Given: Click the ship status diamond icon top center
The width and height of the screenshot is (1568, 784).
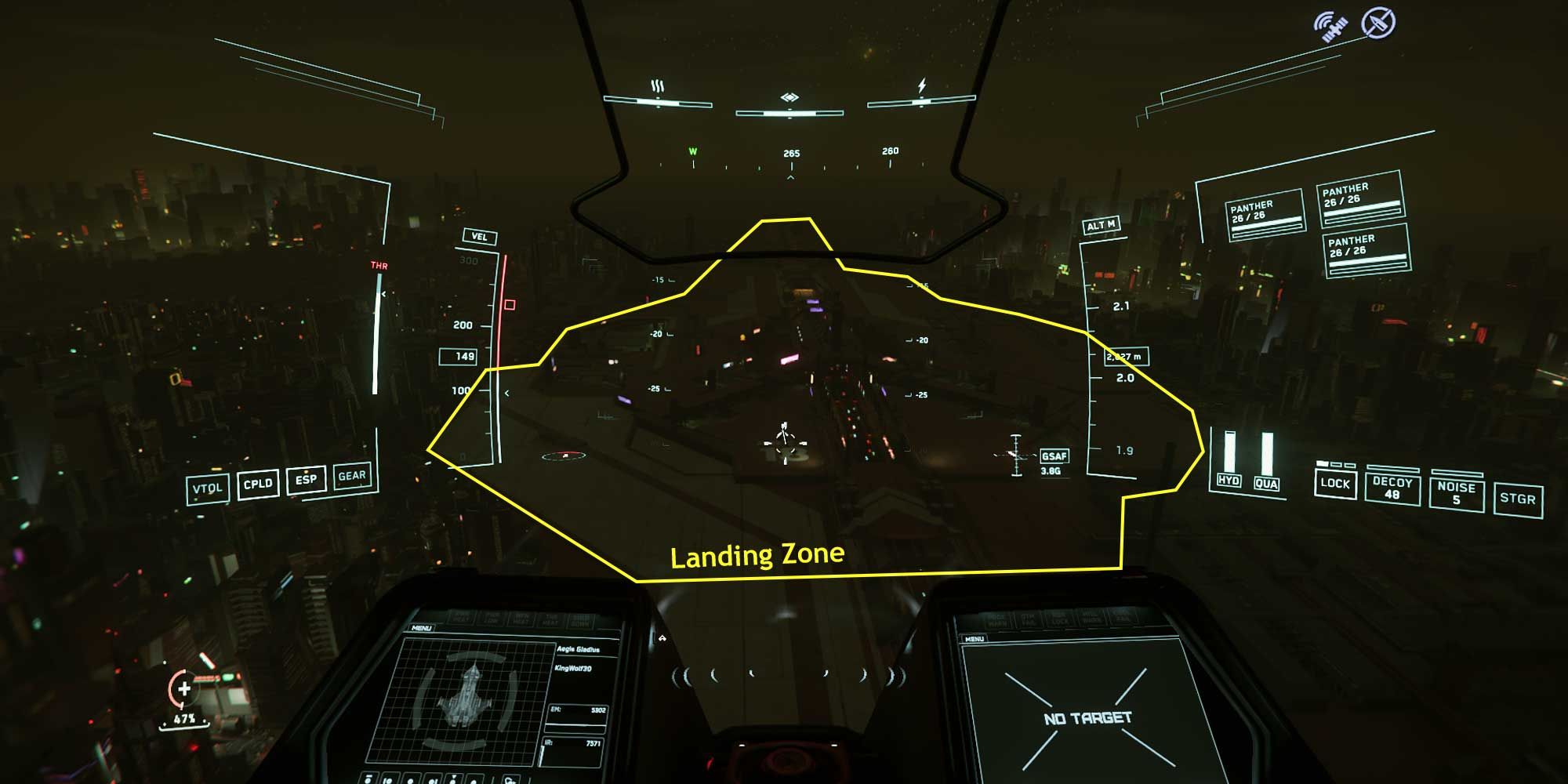Looking at the screenshot, I should [x=789, y=98].
